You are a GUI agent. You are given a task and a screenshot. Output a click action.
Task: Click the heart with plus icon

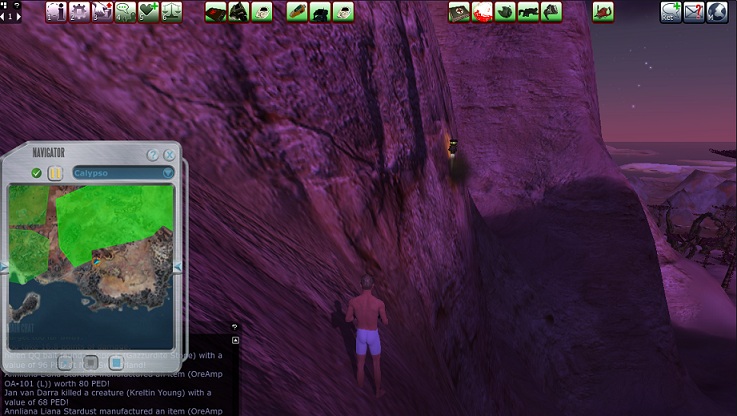pos(148,12)
